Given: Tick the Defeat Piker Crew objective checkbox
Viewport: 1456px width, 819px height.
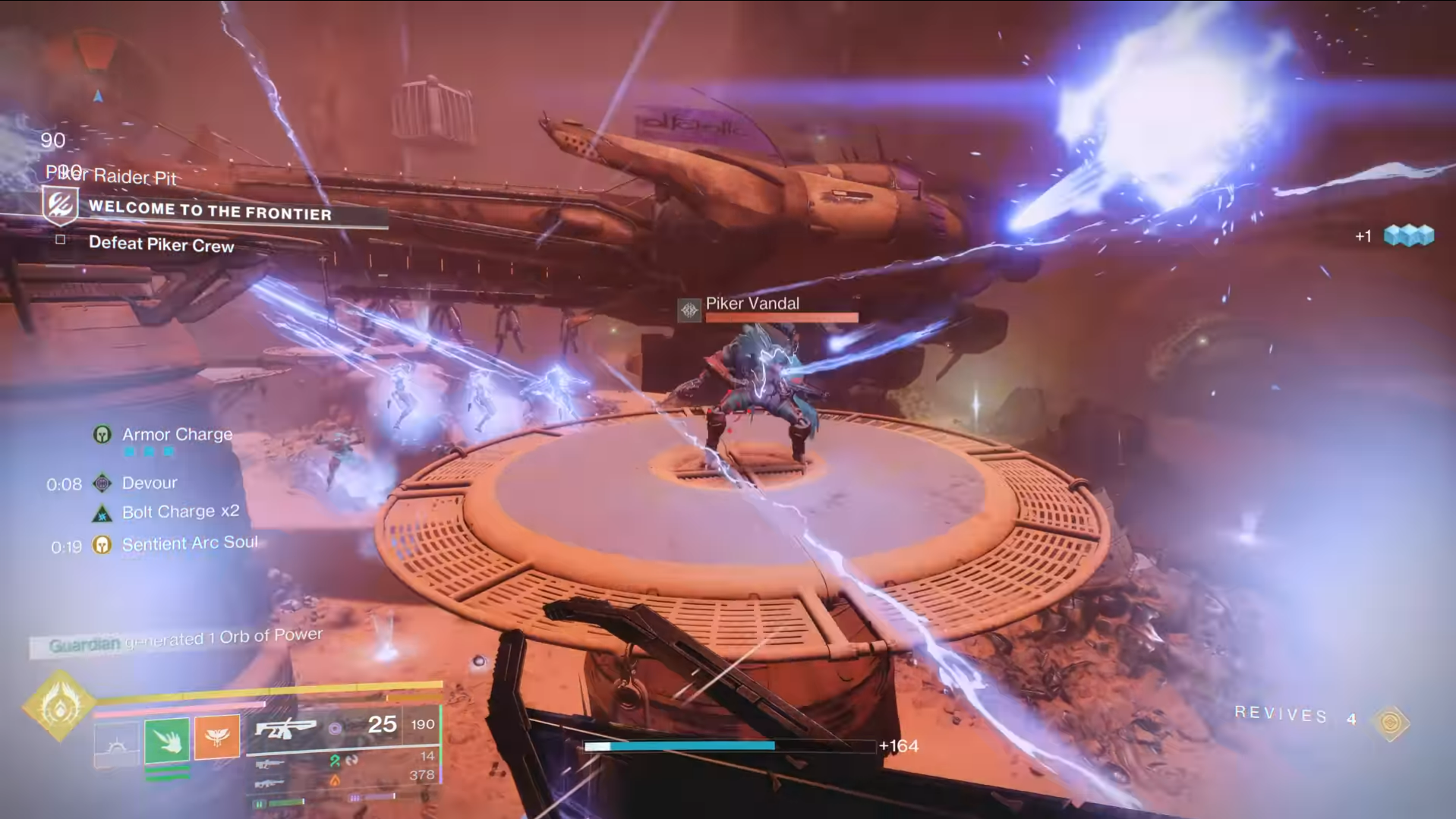Looking at the screenshot, I should pyautogui.click(x=61, y=239).
